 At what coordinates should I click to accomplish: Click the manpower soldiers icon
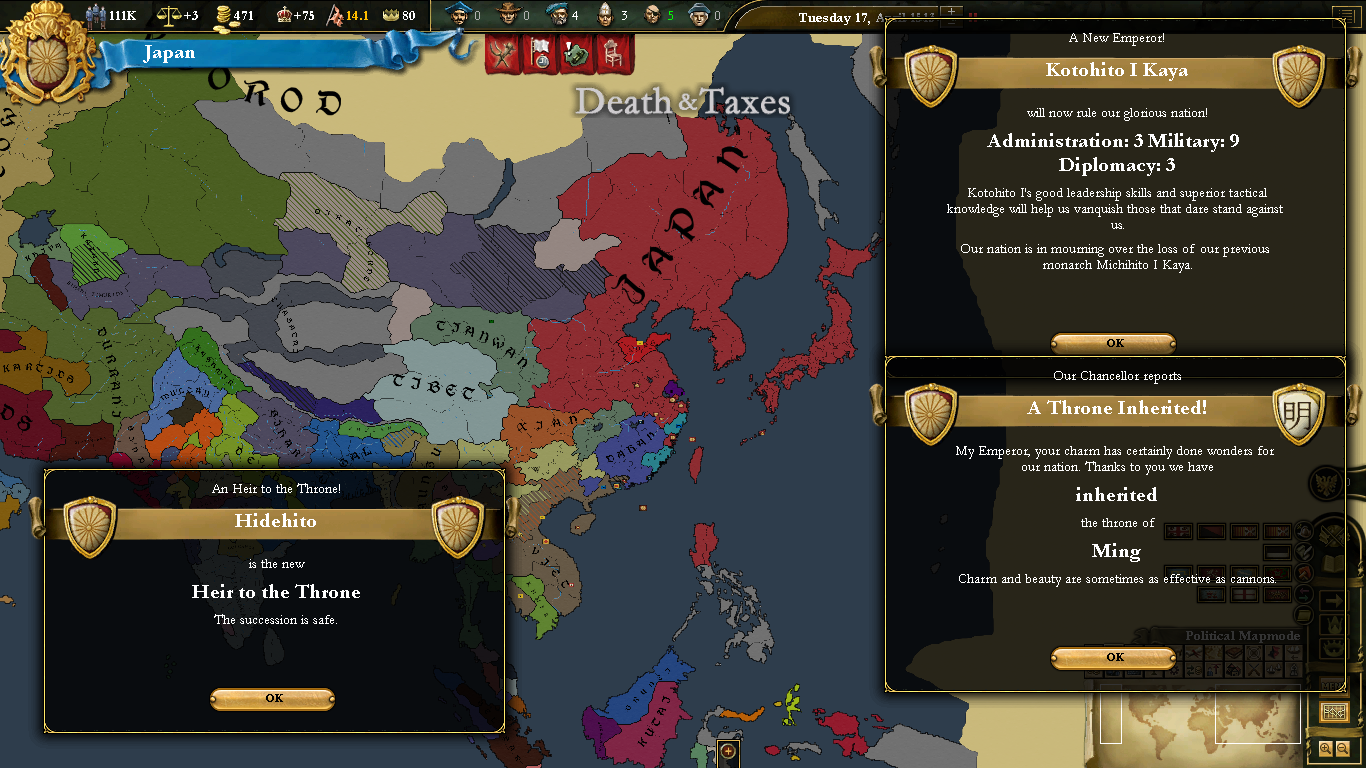(x=96, y=16)
